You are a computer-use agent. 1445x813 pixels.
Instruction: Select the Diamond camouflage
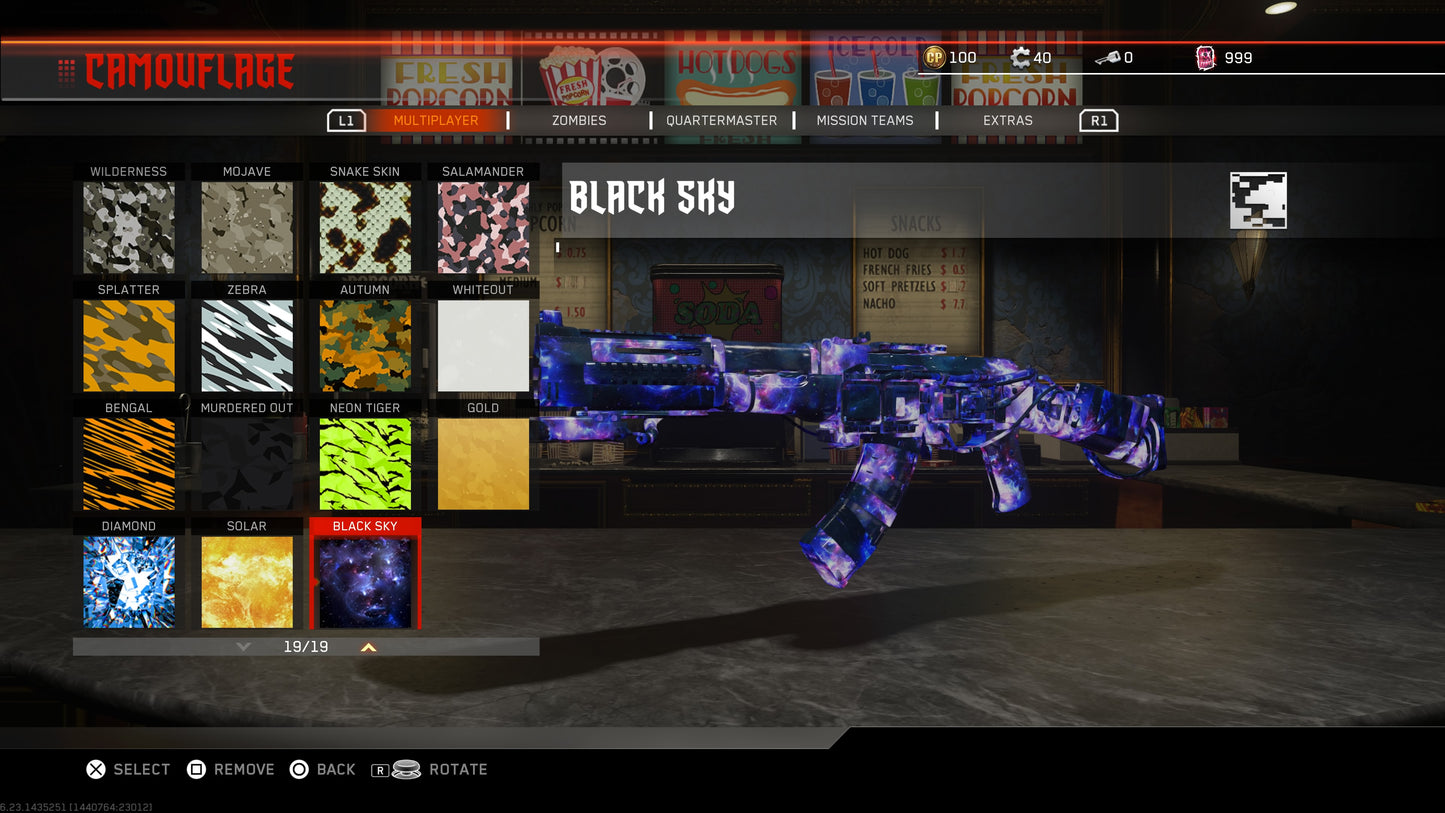tap(129, 581)
